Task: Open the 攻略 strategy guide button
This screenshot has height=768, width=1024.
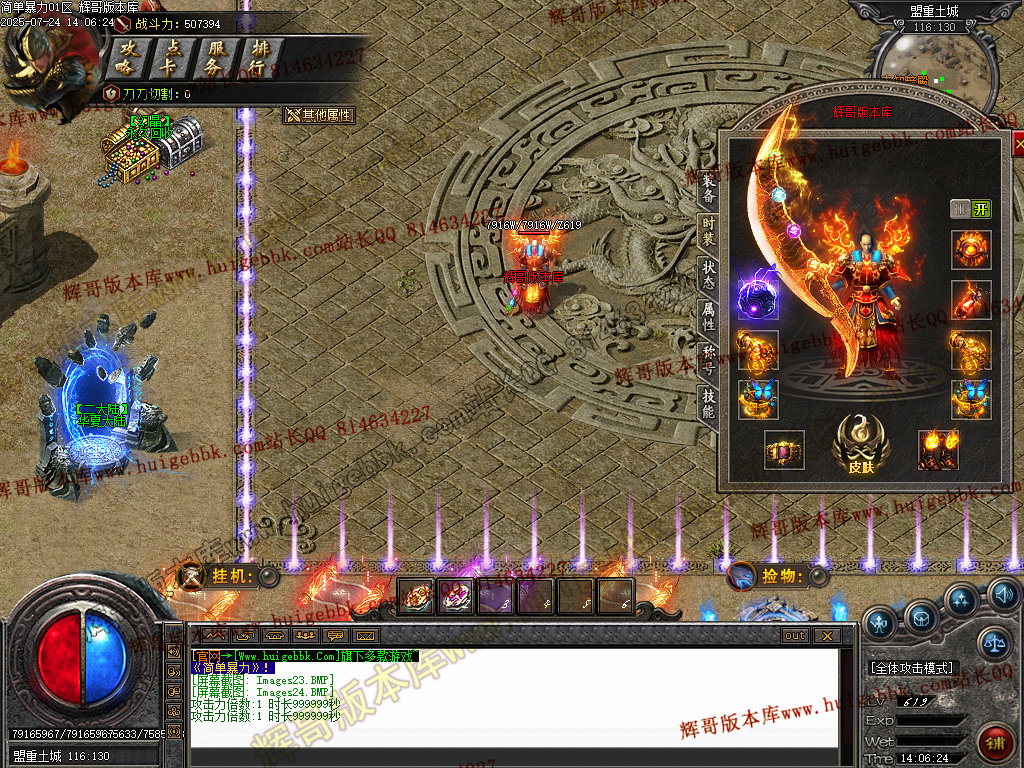Action: pos(128,58)
